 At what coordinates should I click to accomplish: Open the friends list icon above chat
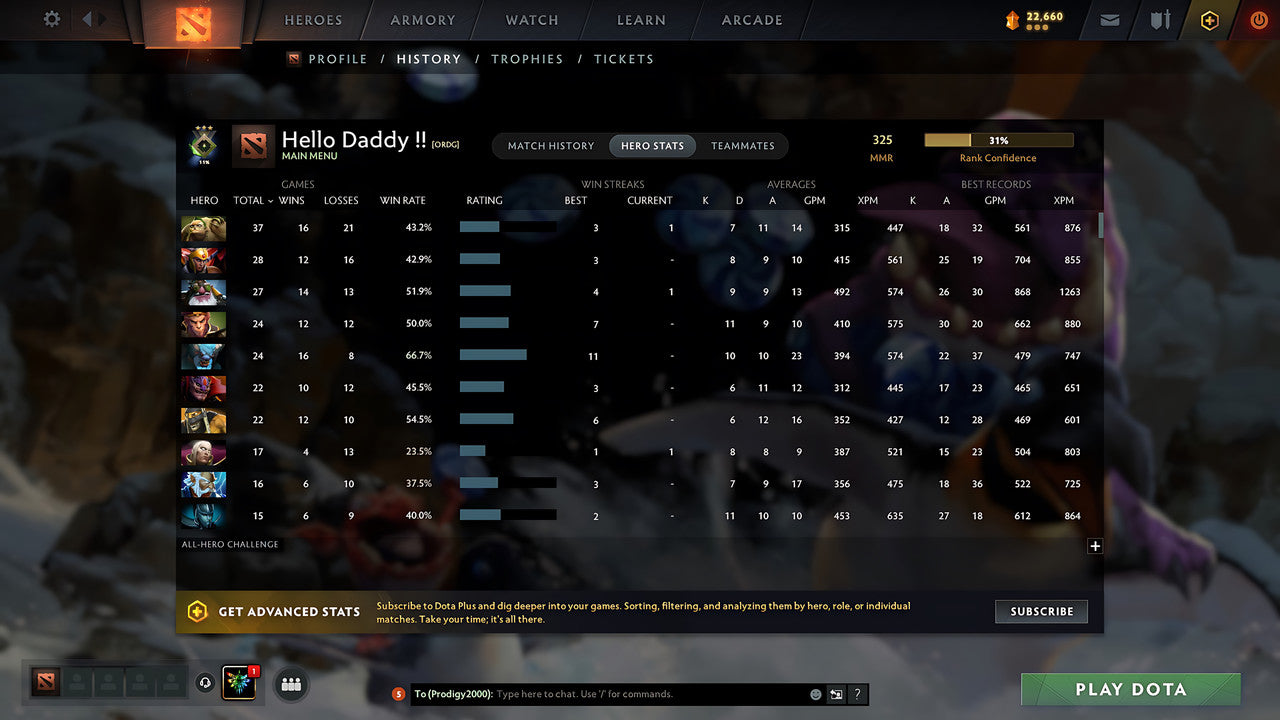point(289,684)
